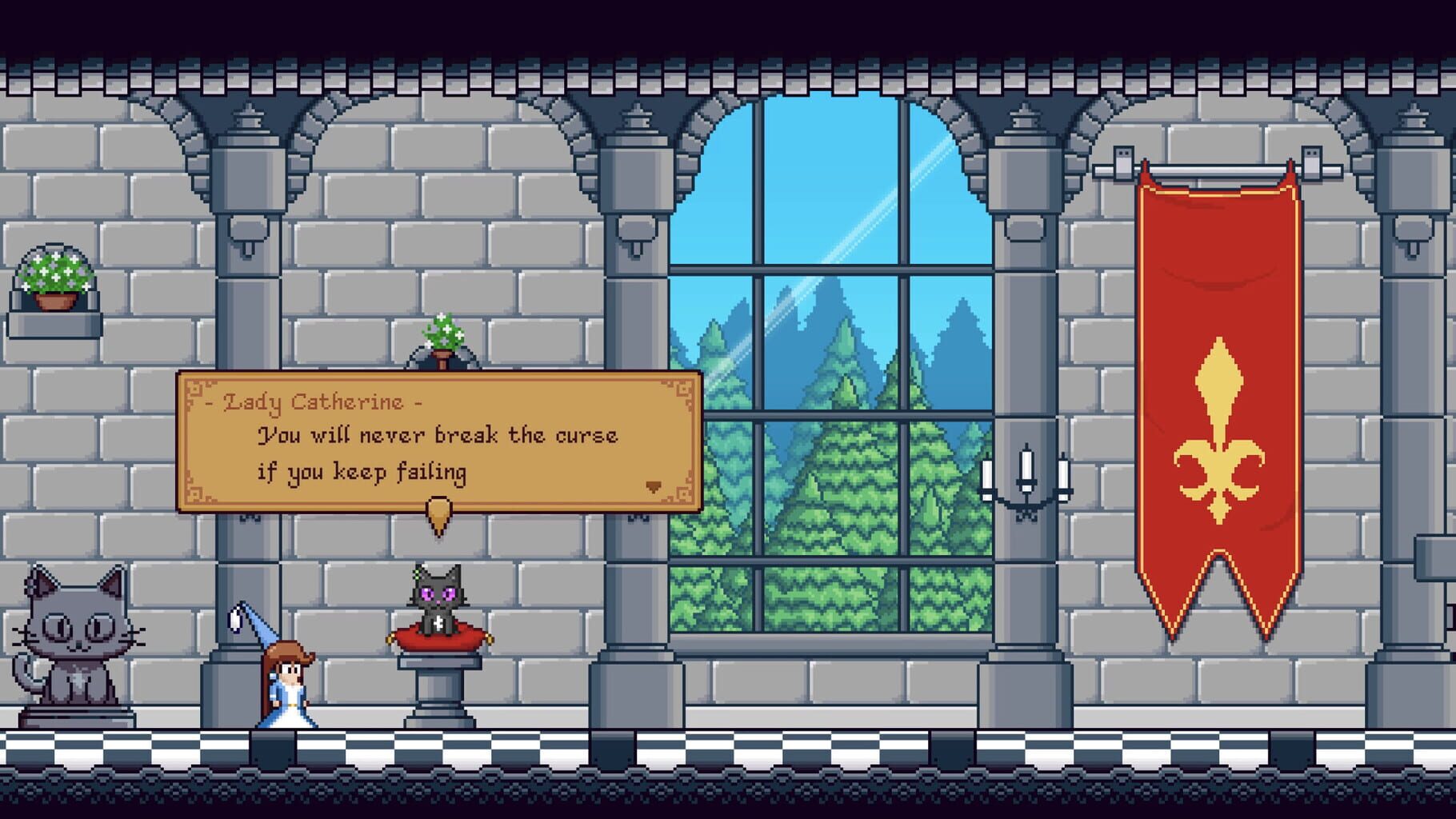The image size is (1456, 819).
Task: Click the Lady Catherine name label
Action: [314, 400]
